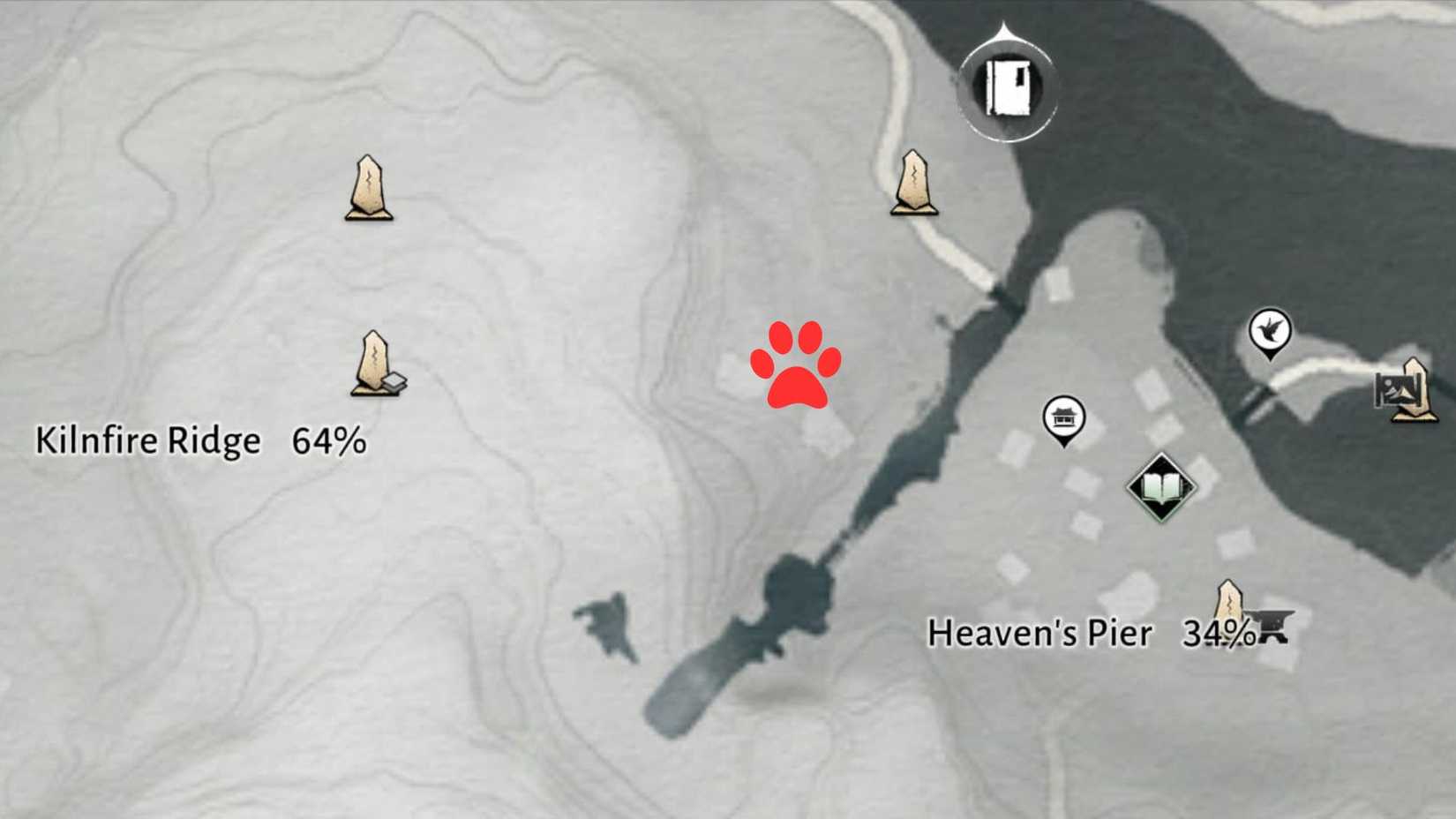Select the bird pin marker near the river
This screenshot has height=819, width=1456.
tap(1269, 331)
